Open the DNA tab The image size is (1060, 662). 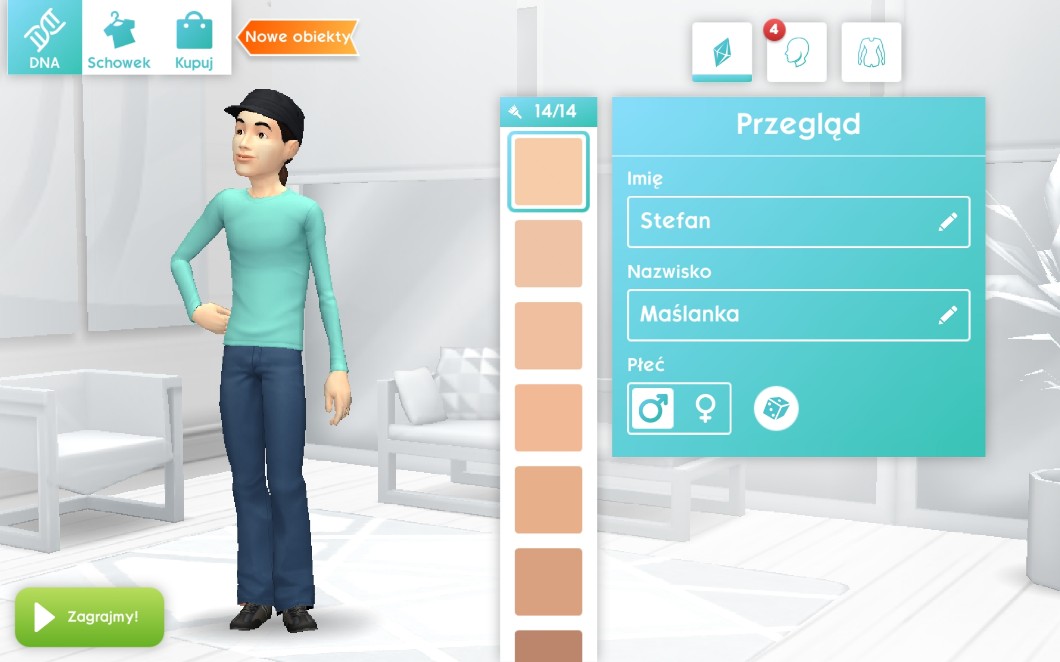44,38
